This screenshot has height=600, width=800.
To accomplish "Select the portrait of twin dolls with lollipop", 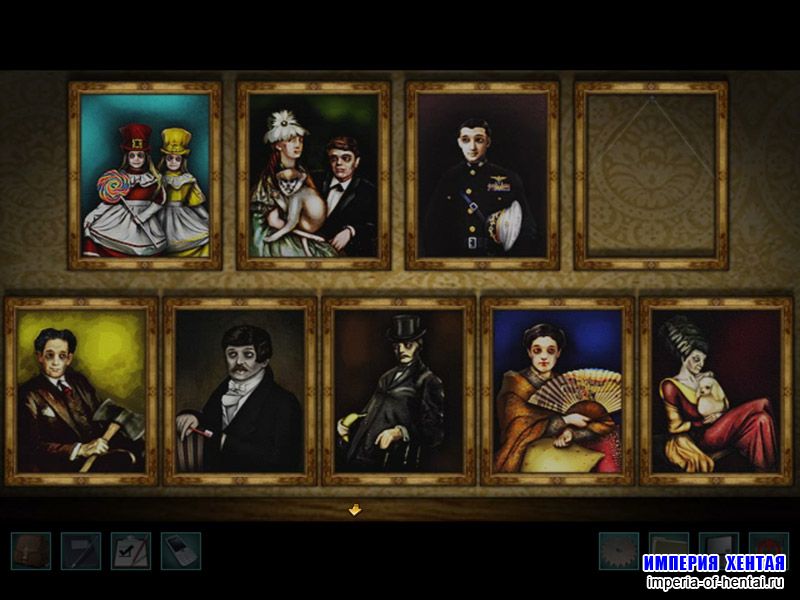I will [145, 176].
